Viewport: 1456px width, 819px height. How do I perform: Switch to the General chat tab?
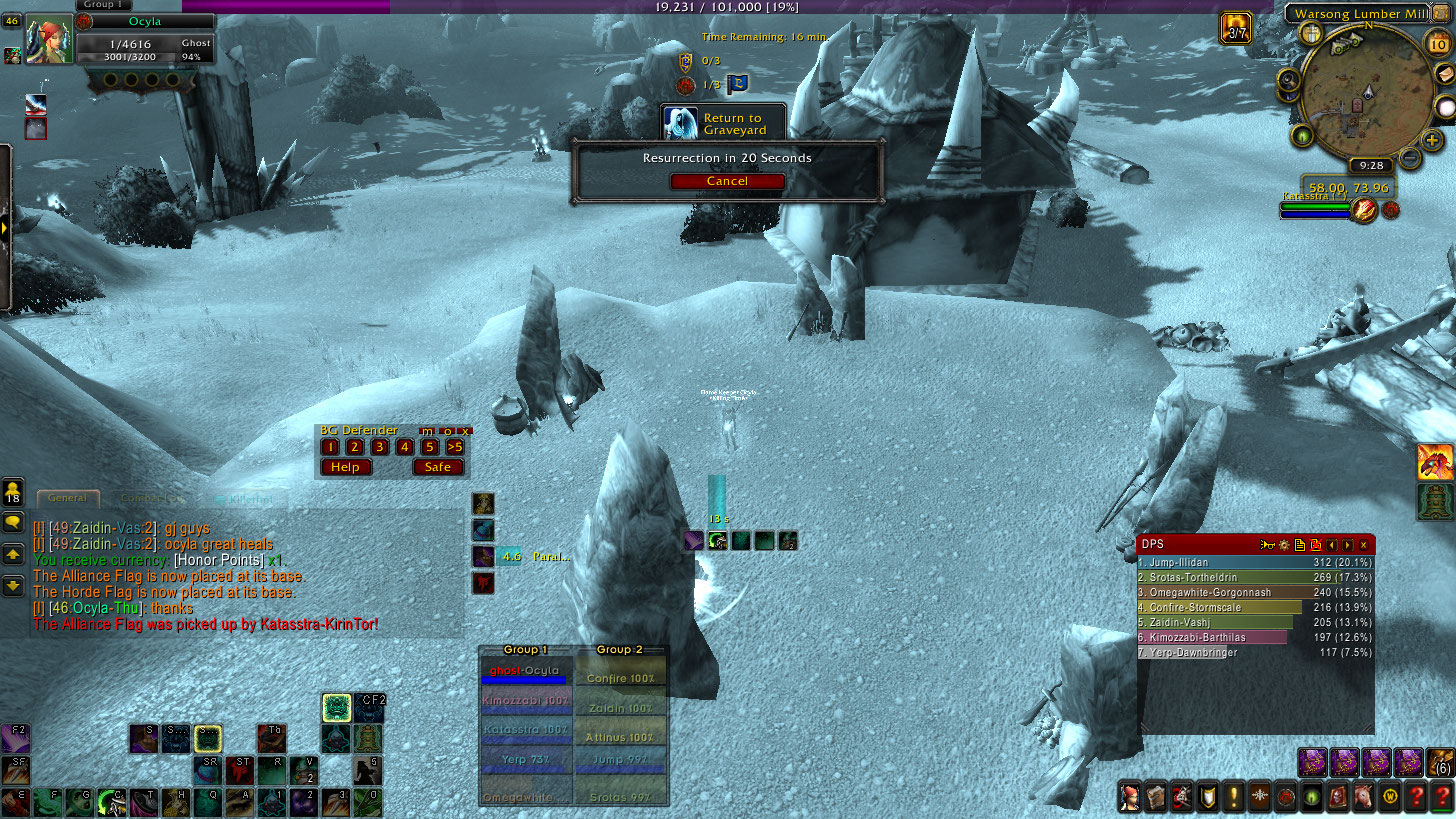tap(68, 498)
